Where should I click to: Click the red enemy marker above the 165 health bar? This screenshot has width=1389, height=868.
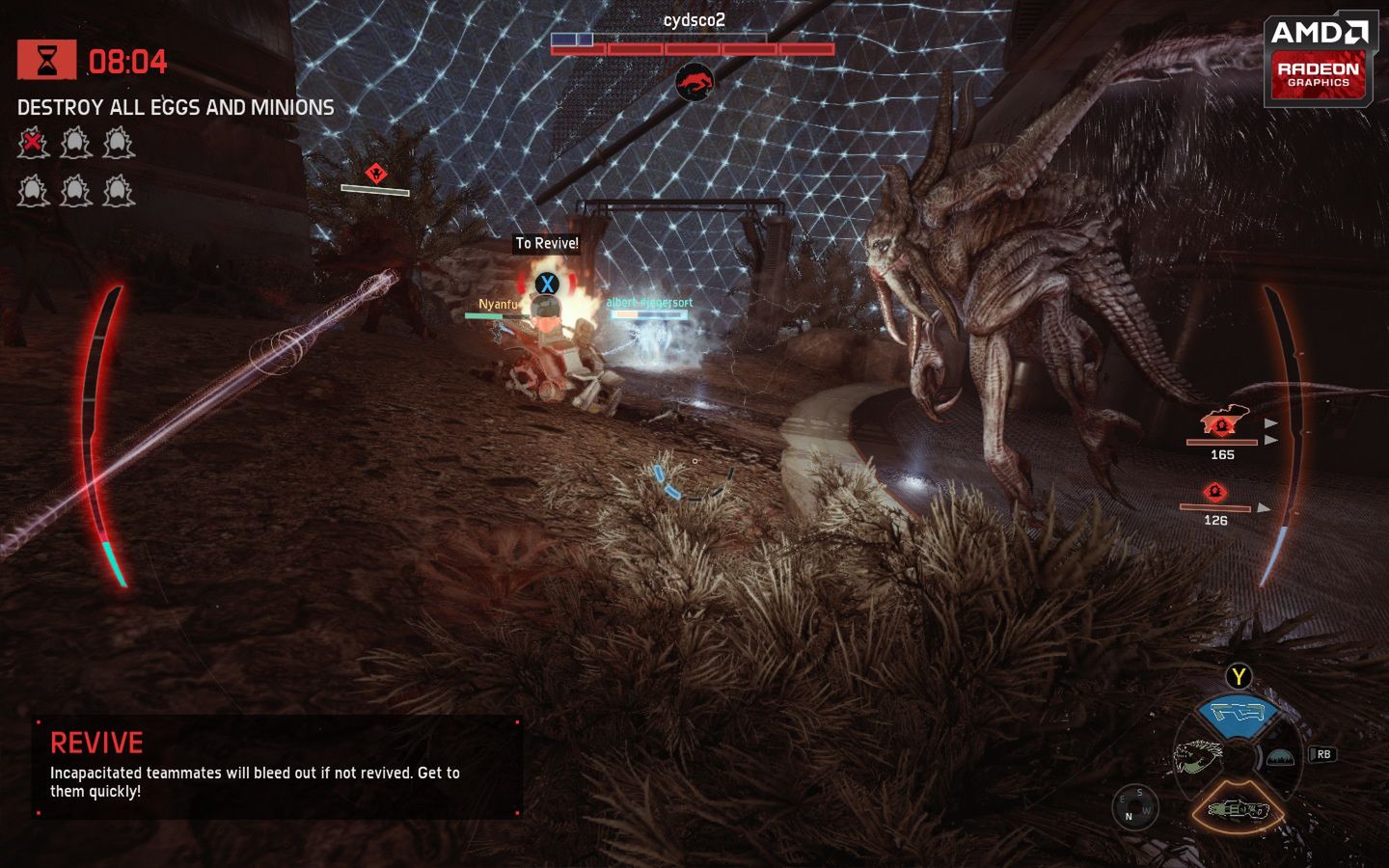1222,424
